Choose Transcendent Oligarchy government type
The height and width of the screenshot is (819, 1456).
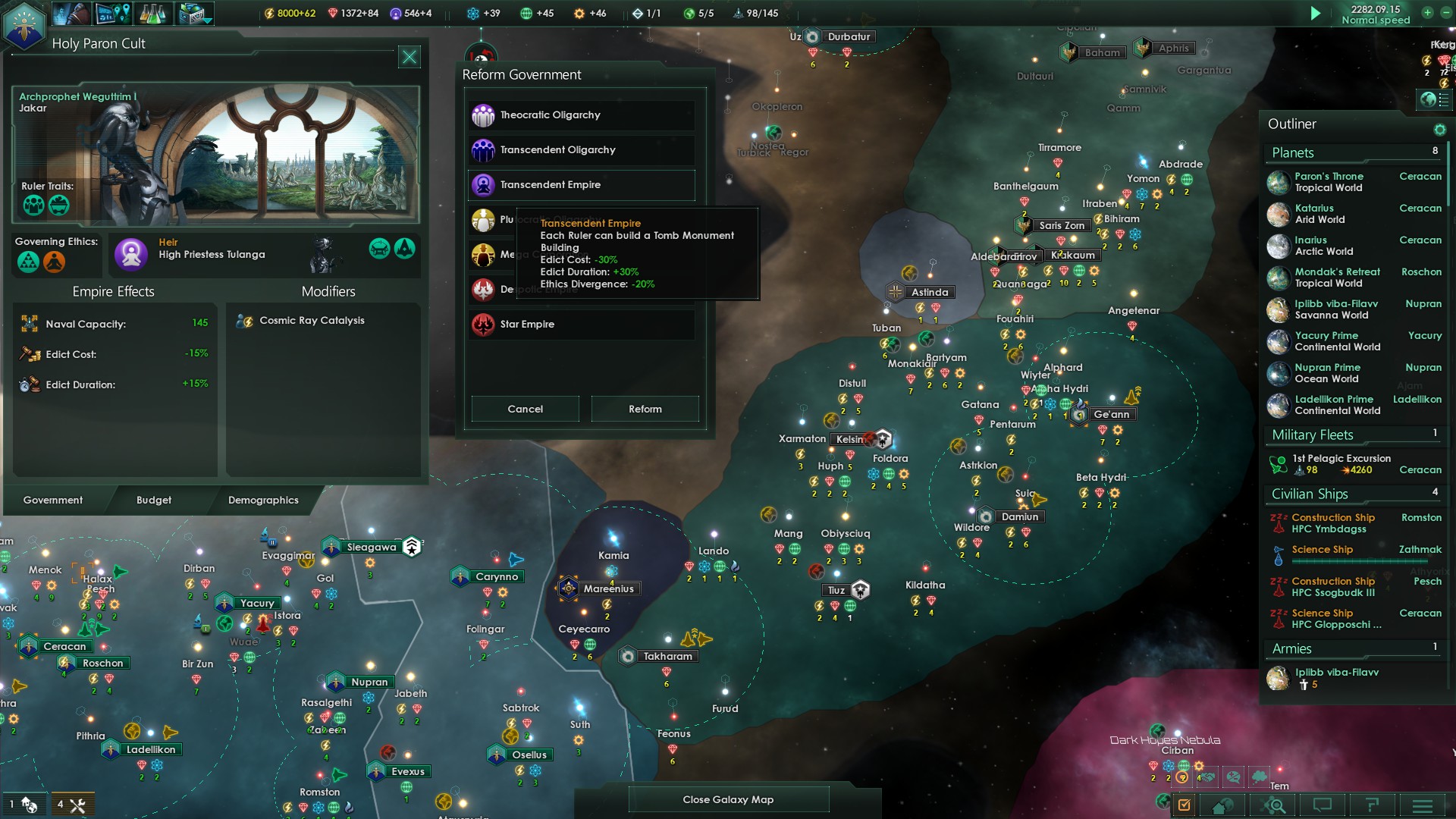[x=581, y=150]
